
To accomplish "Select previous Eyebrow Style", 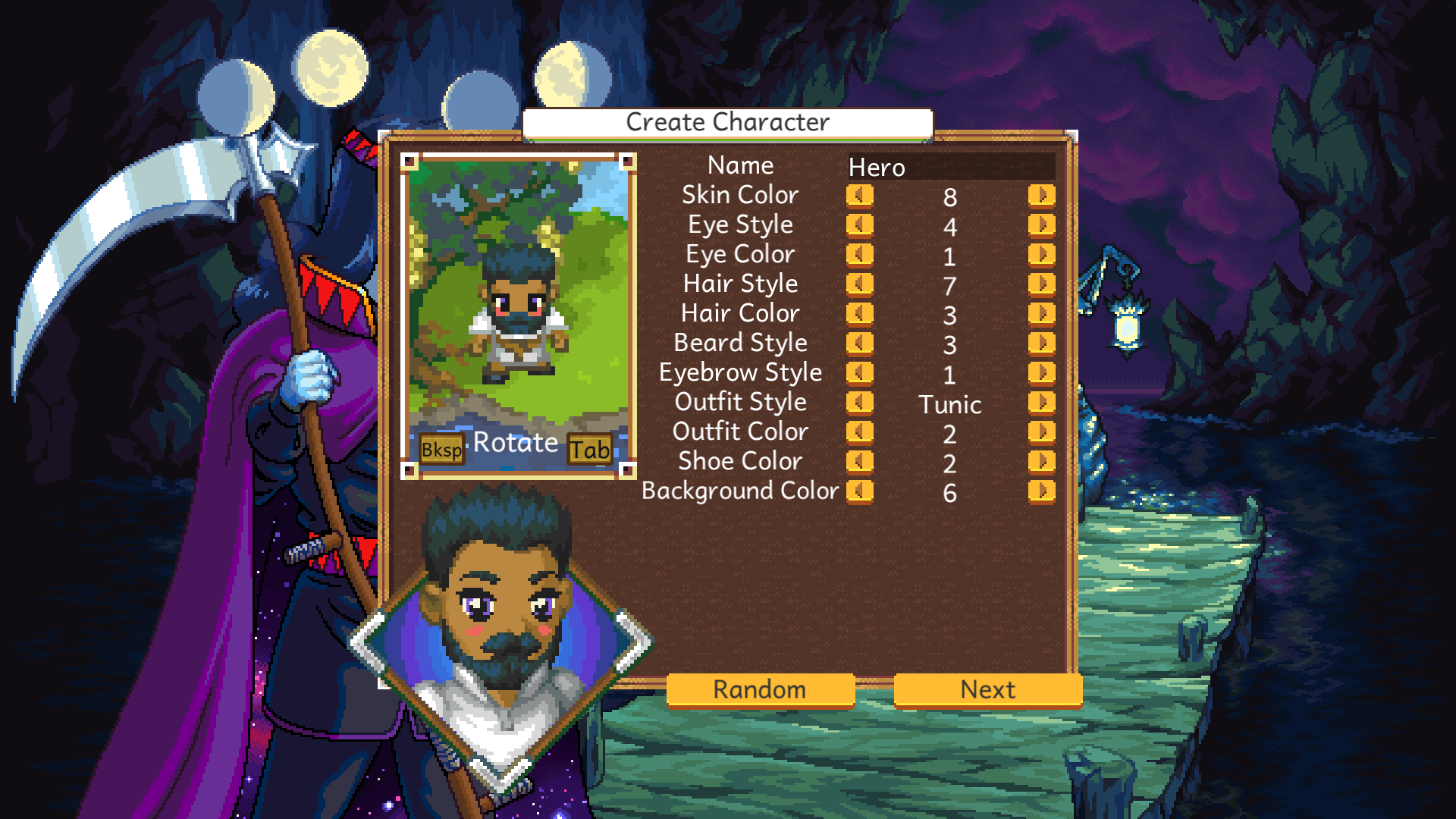I will point(859,373).
